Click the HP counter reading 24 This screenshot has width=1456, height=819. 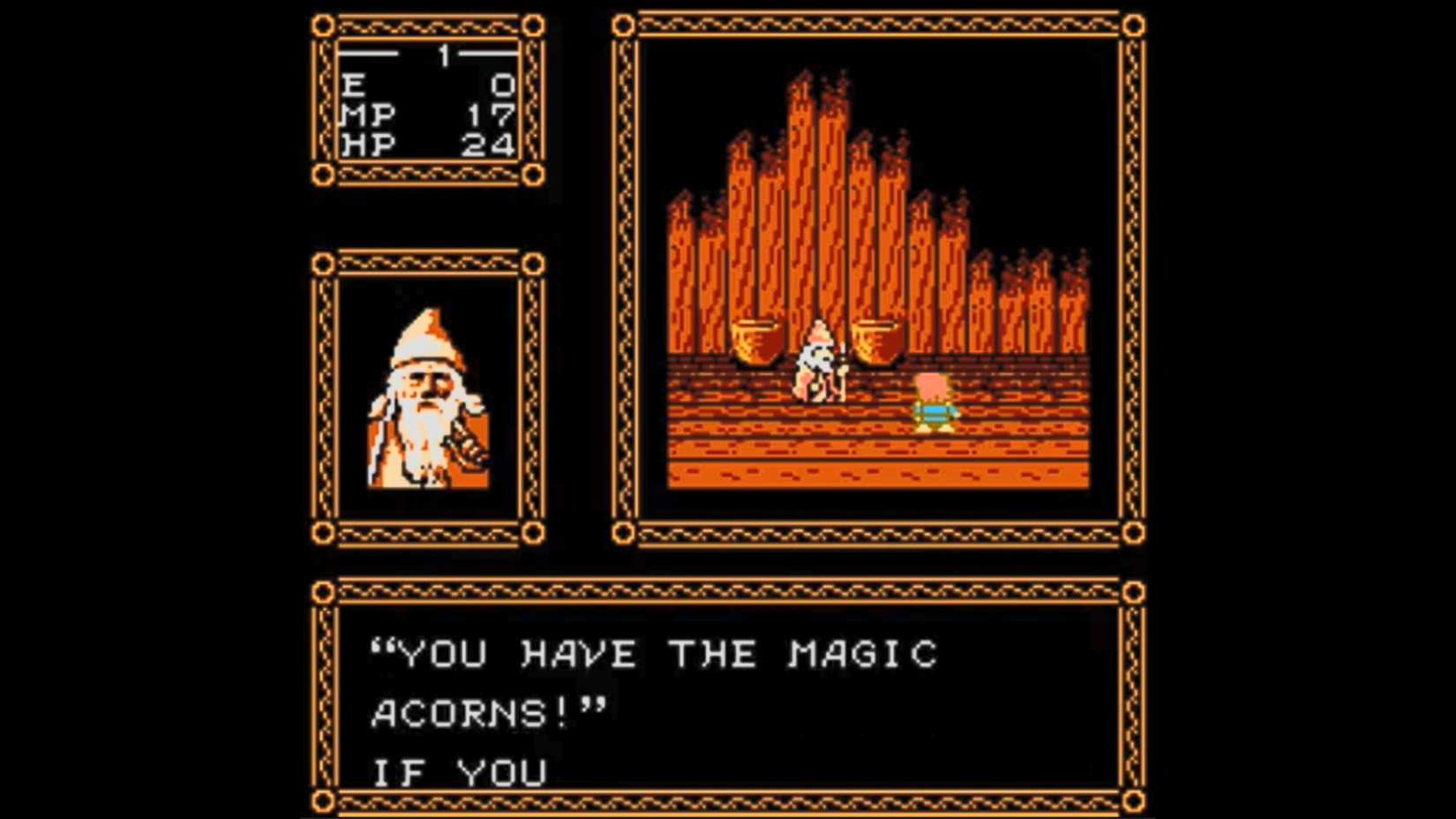[x=490, y=146]
